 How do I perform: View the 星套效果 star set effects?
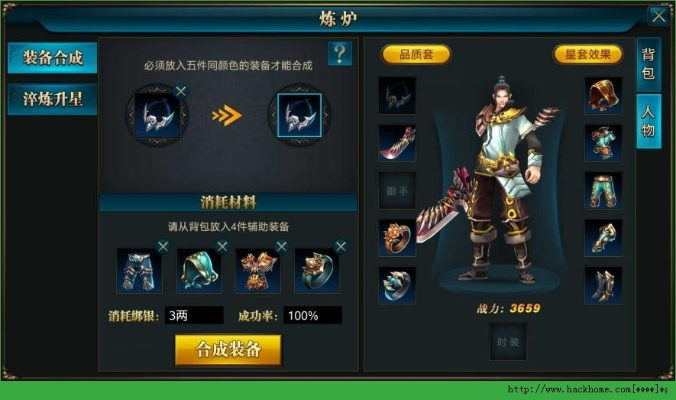click(588, 54)
